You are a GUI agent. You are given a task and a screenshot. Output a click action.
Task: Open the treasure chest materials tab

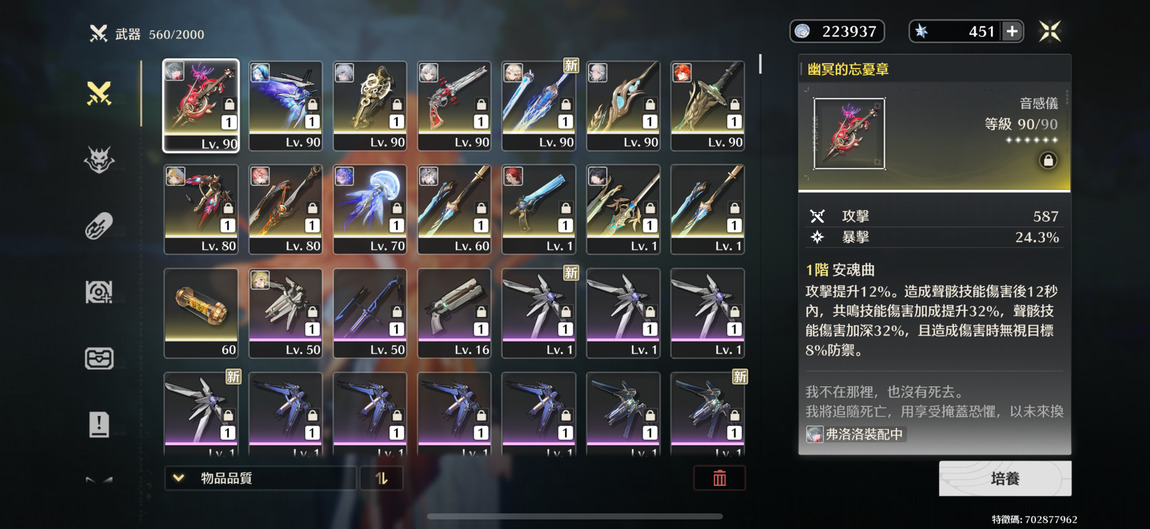point(99,358)
